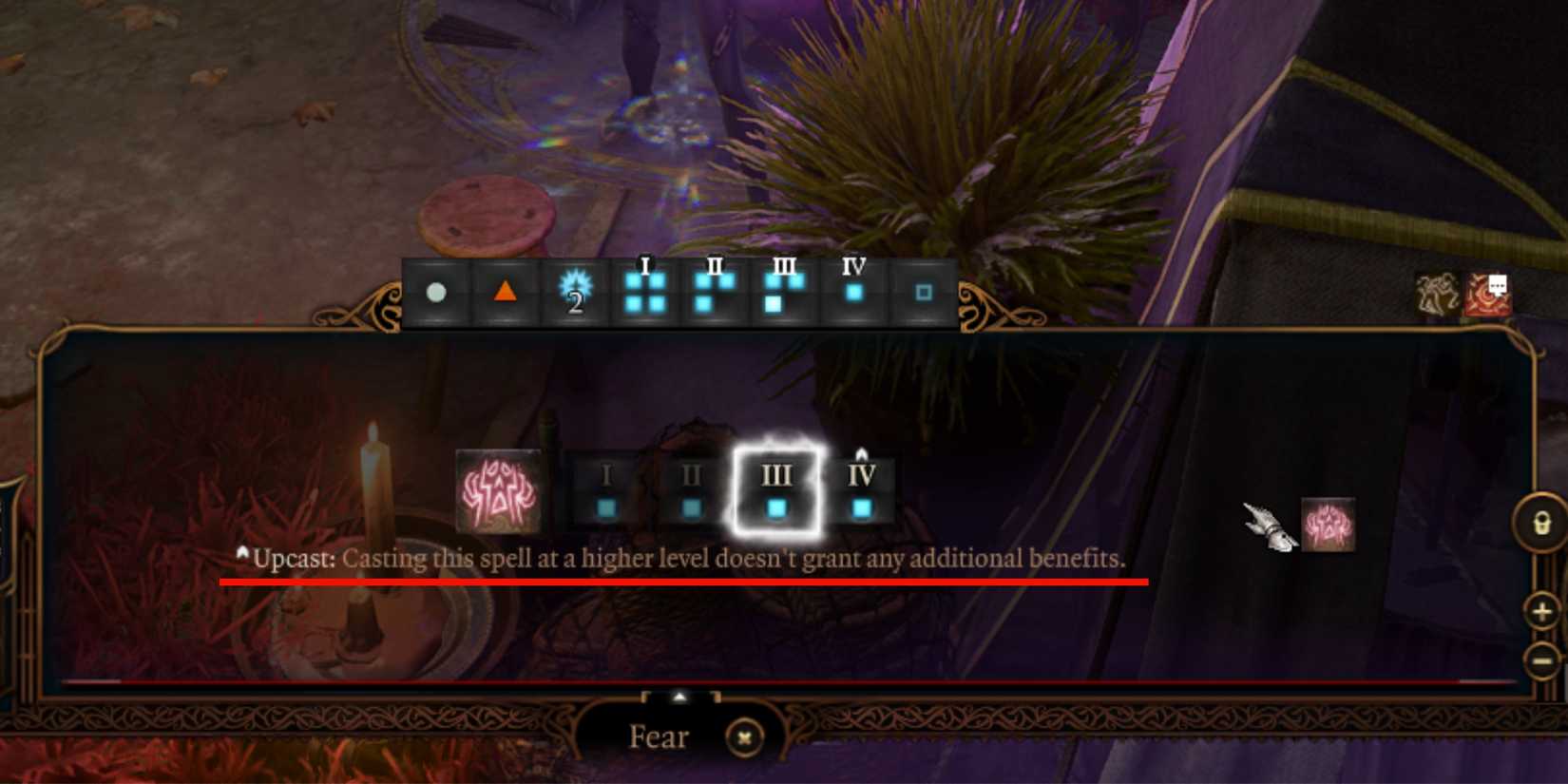
Task: Click the sunburst icon showing 2 charges
Action: [574, 295]
